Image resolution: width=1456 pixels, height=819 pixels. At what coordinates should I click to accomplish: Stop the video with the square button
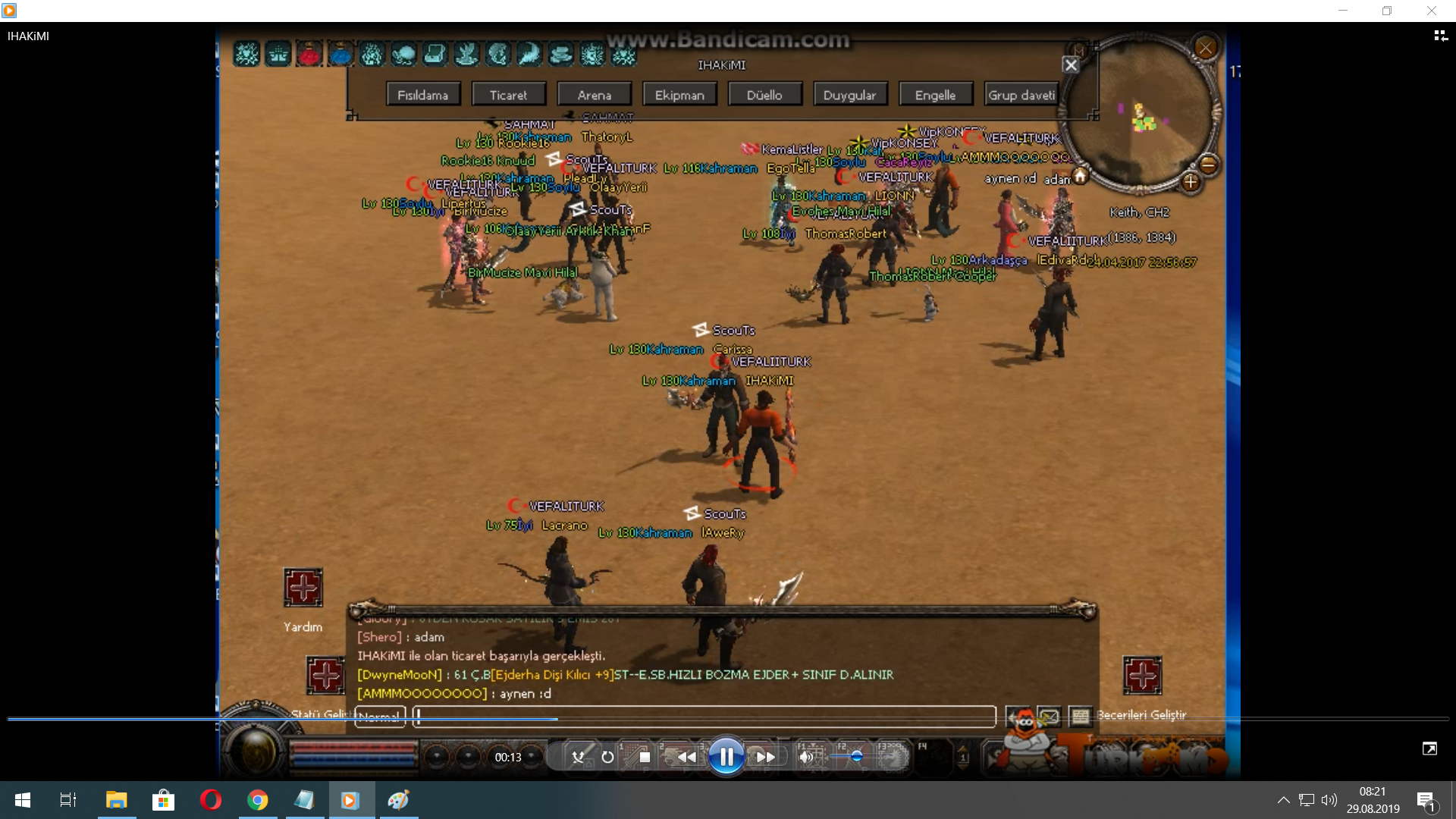pyautogui.click(x=645, y=757)
